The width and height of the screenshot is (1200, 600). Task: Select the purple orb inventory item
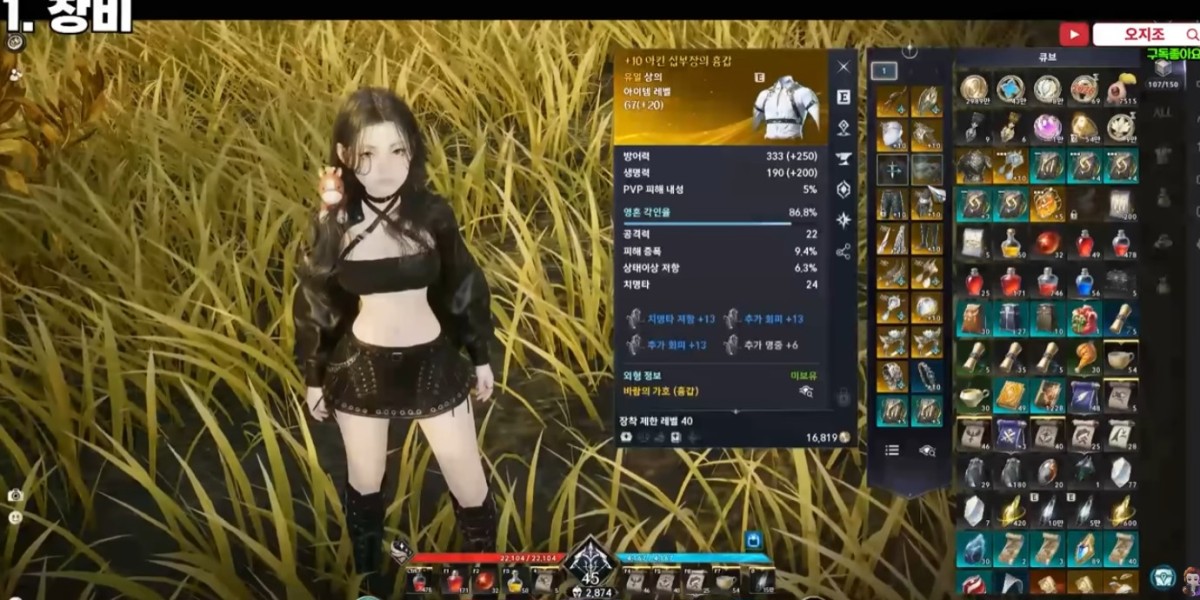click(x=1047, y=127)
